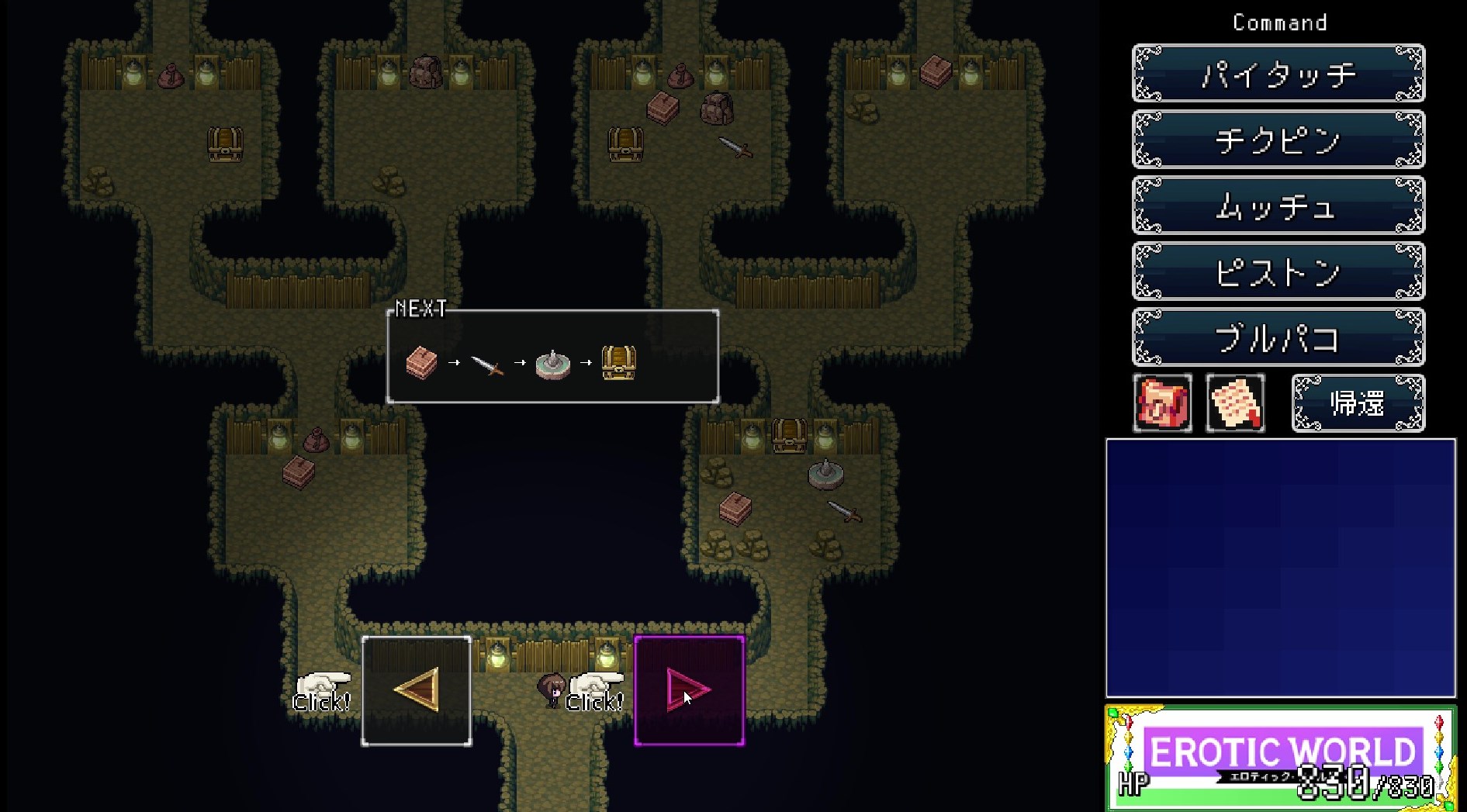Open the parchment map icon
1467x812 pixels.
pyautogui.click(x=1235, y=403)
